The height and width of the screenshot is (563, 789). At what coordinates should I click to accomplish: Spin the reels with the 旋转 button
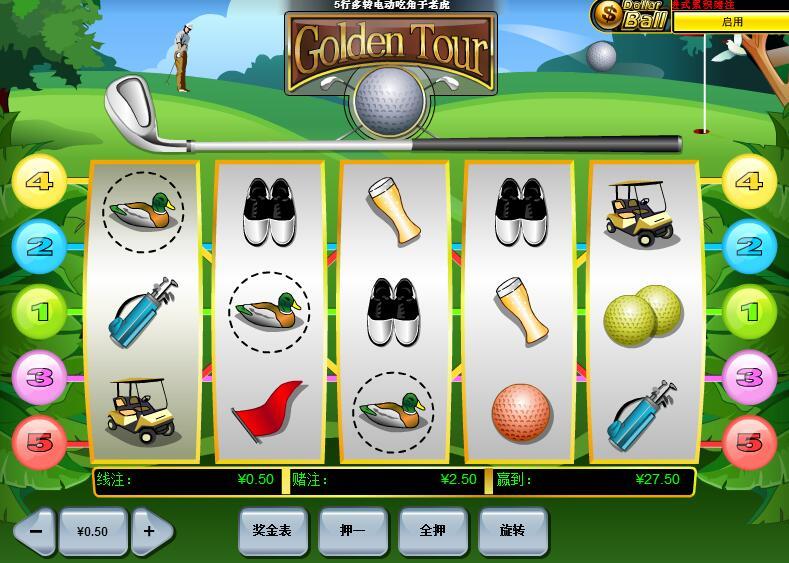click(512, 531)
